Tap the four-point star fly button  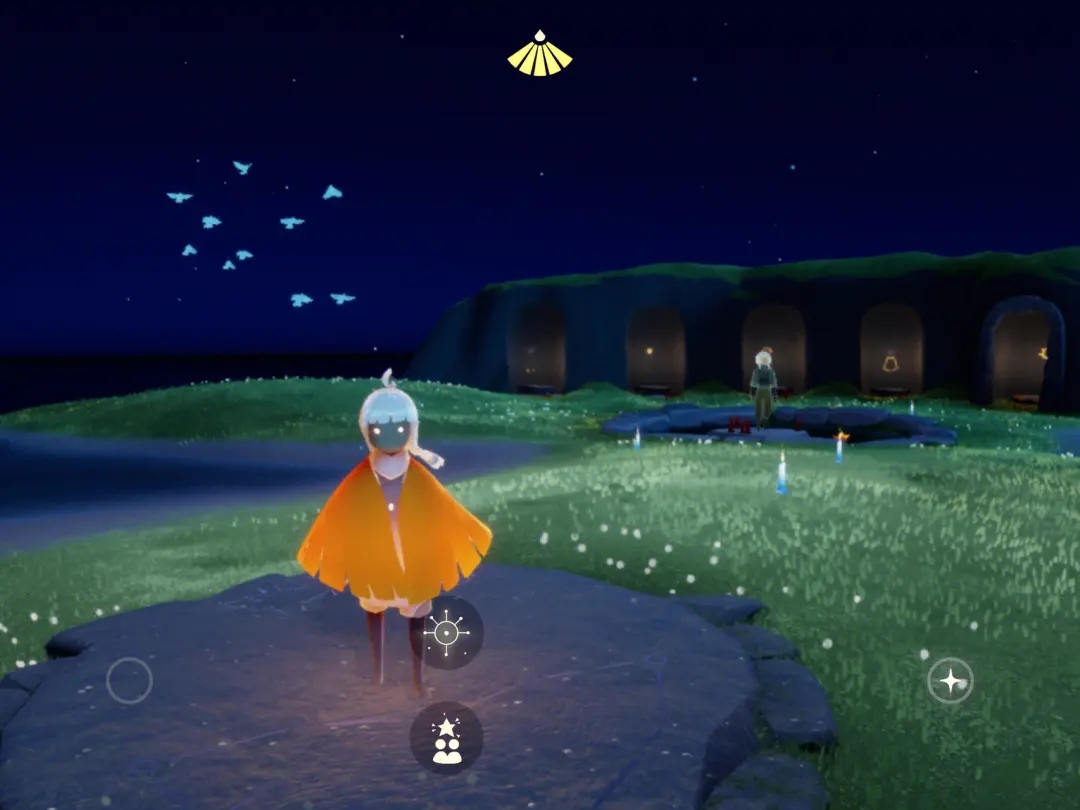coord(950,681)
